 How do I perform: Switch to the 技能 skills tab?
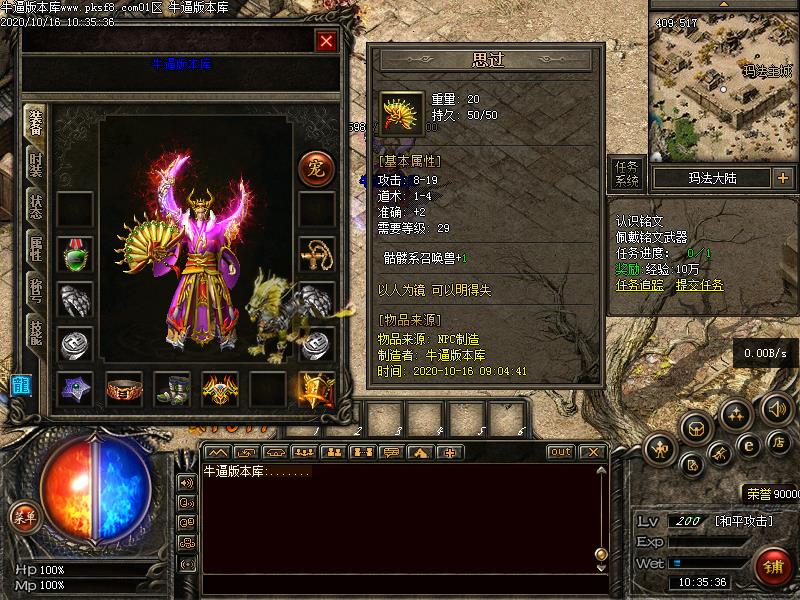click(36, 336)
